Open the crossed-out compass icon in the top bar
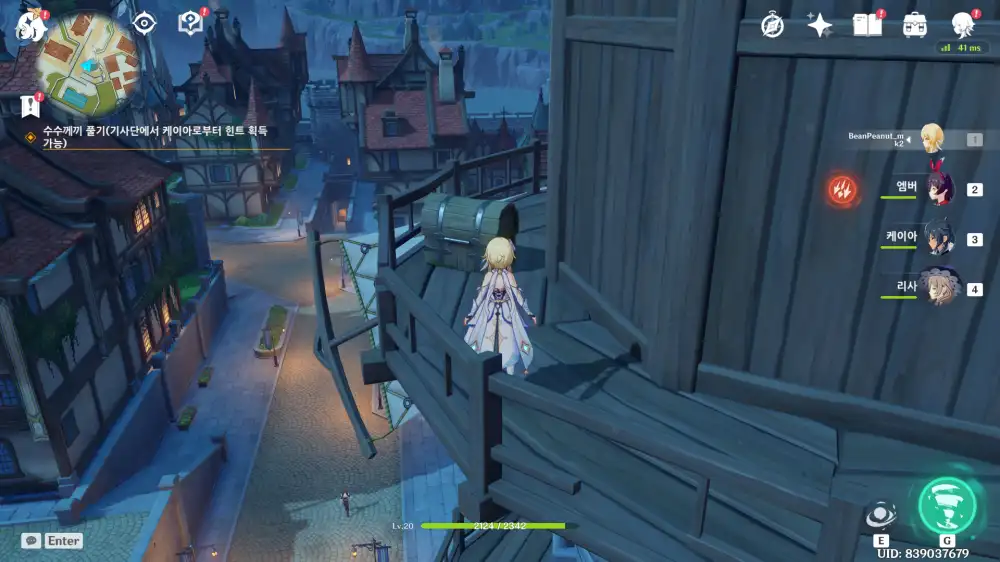 [772, 26]
